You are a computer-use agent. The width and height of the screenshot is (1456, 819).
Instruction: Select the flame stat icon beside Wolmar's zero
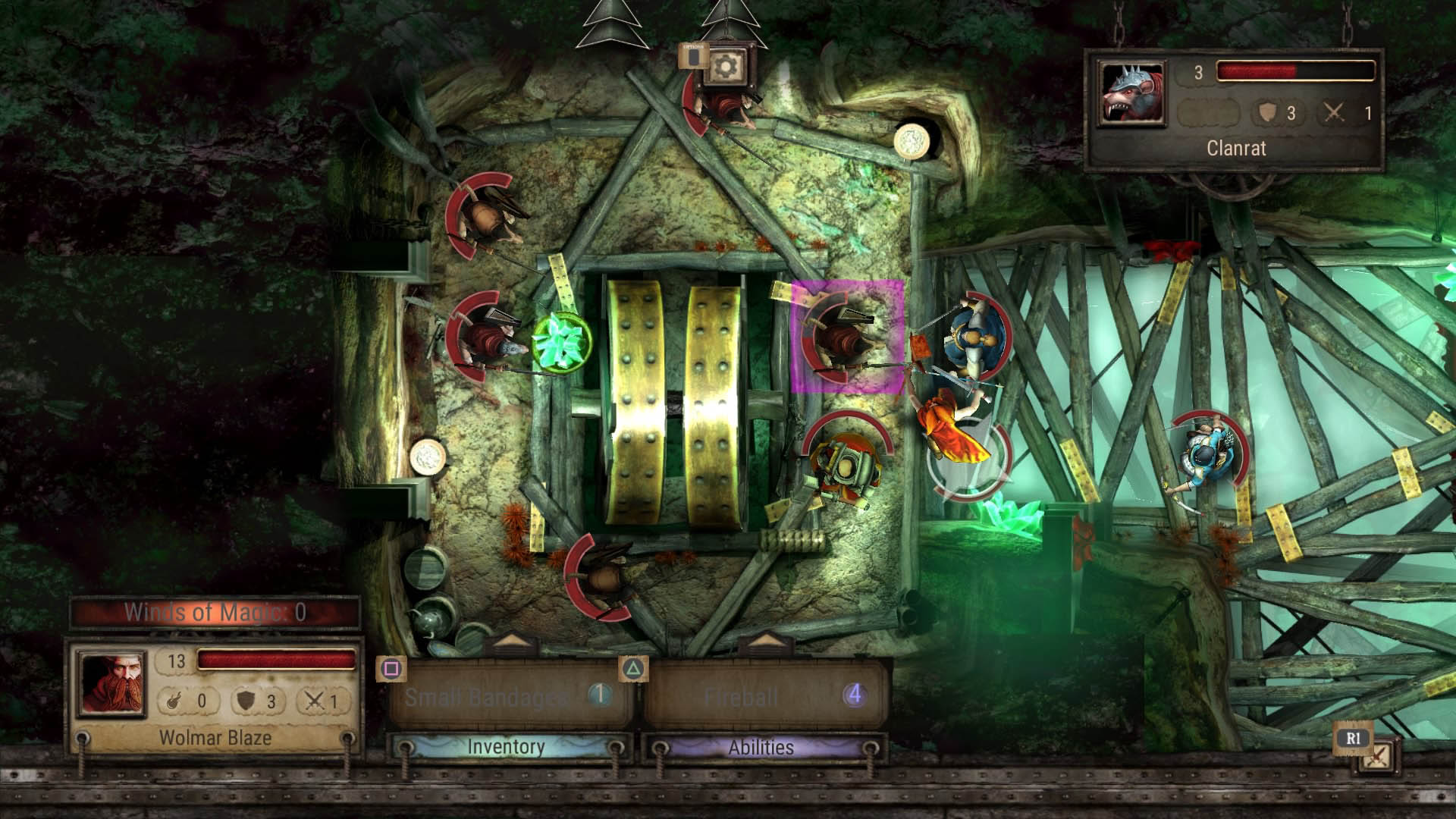click(173, 701)
